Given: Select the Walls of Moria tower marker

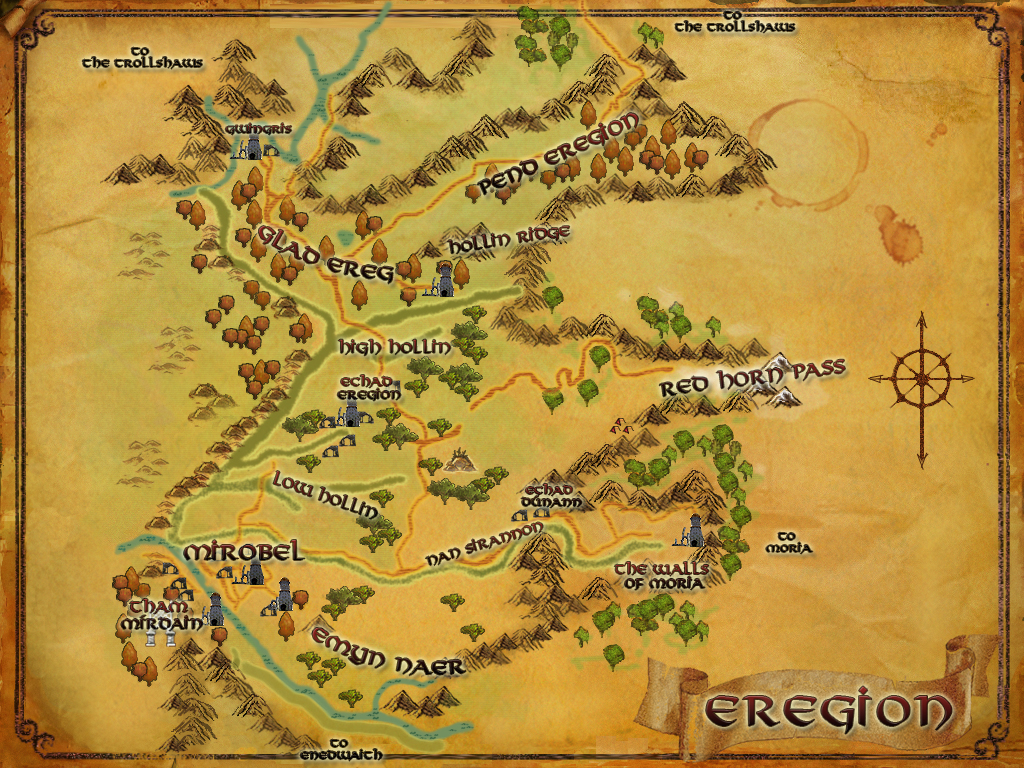Looking at the screenshot, I should (693, 531).
